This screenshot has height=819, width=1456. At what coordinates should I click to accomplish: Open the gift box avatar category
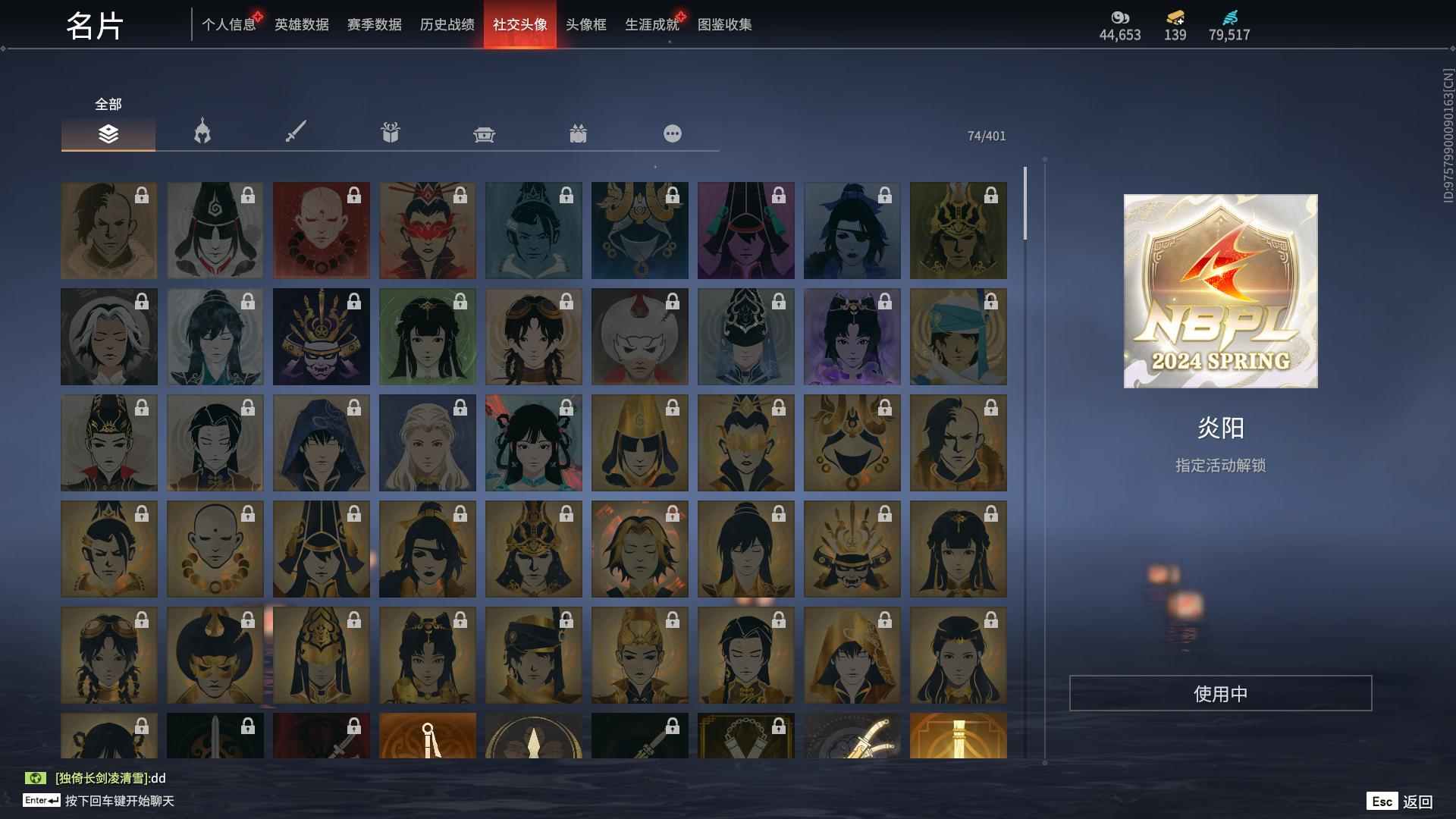(x=390, y=133)
